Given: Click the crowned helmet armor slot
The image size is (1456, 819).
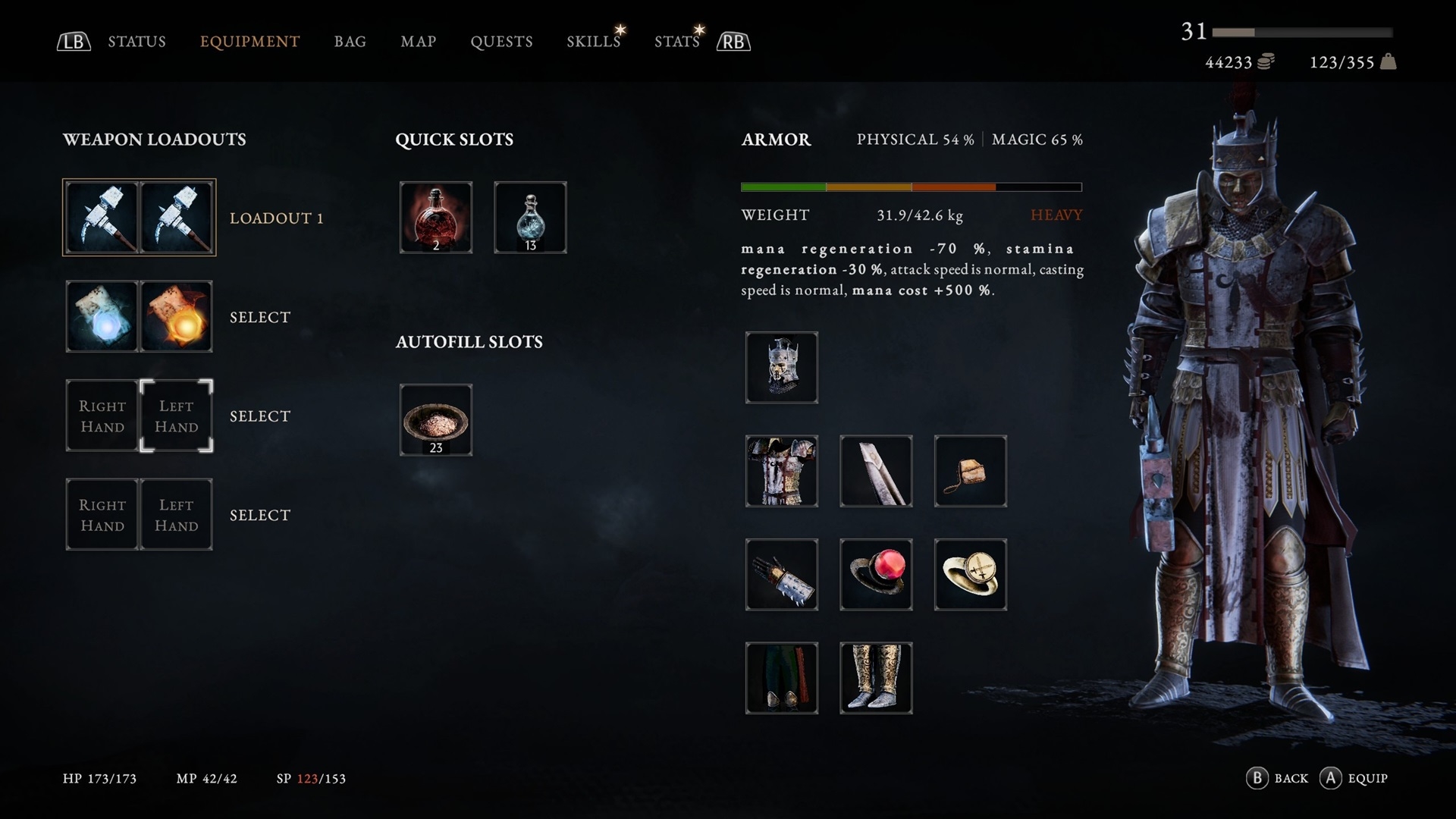Looking at the screenshot, I should pyautogui.click(x=782, y=368).
